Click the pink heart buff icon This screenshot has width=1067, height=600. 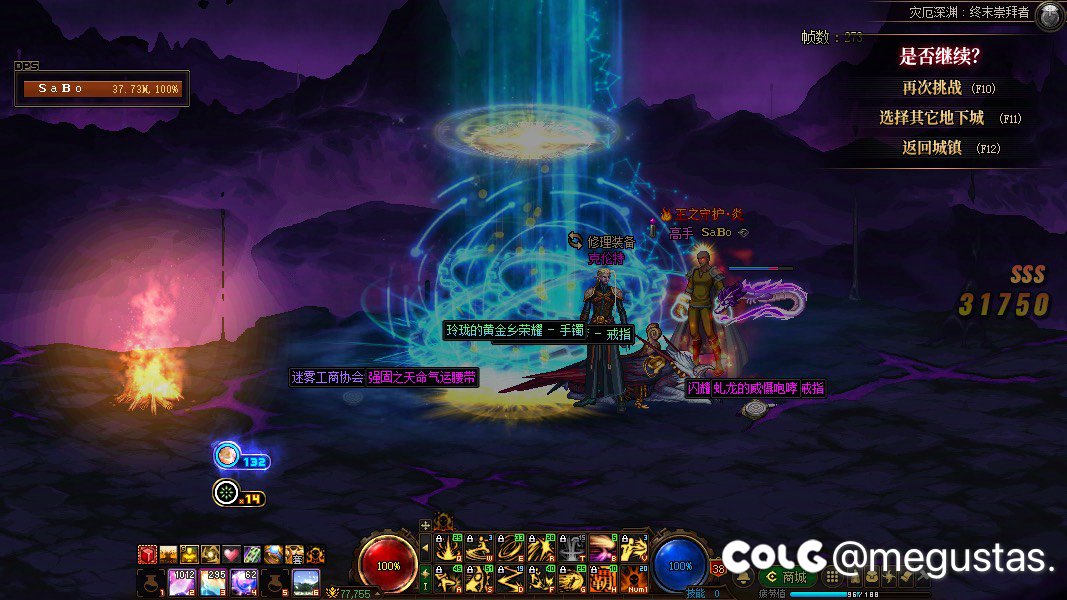pos(231,554)
